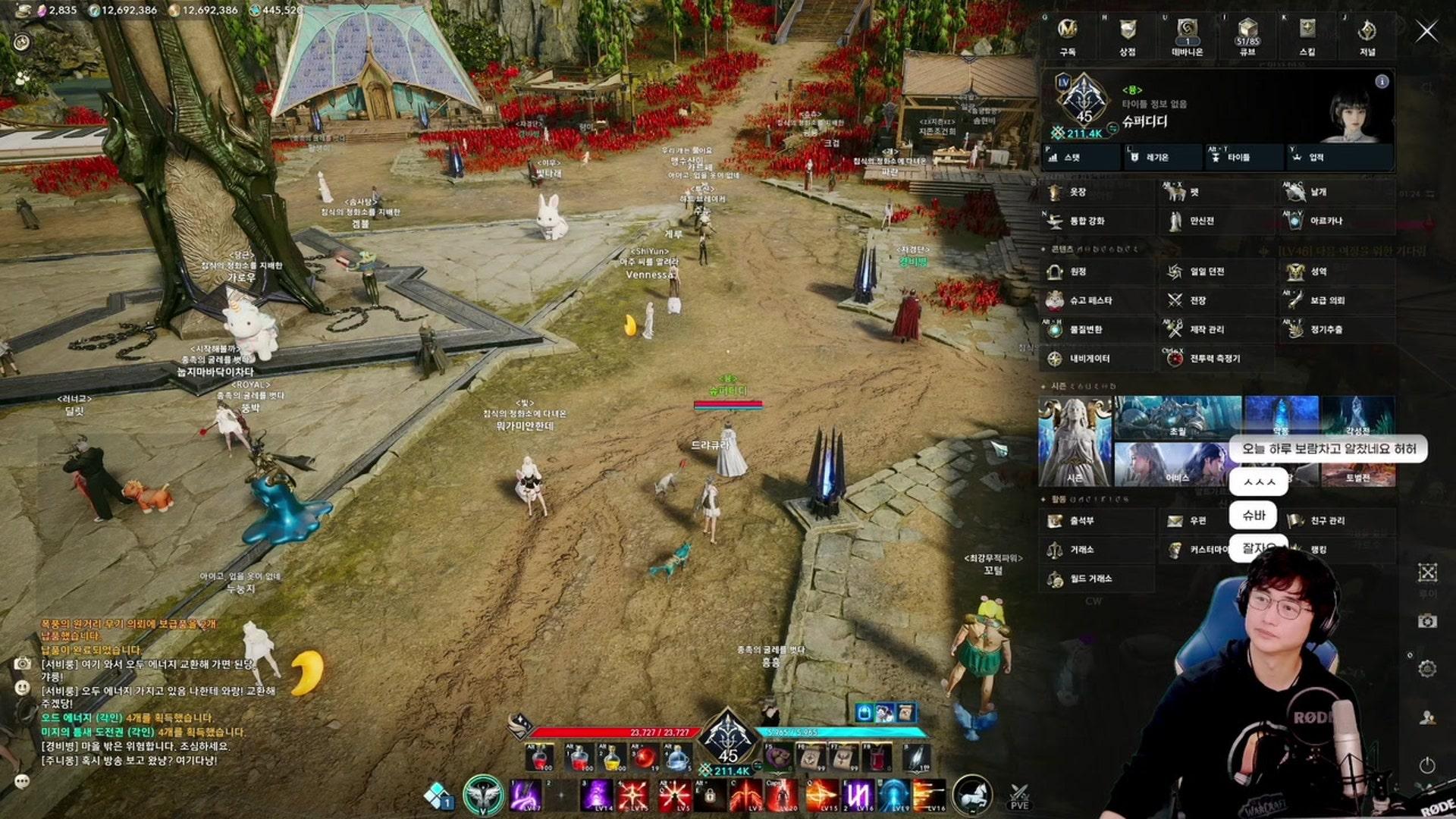Image resolution: width=1456 pixels, height=819 pixels.
Task: Open the 저널 journal menu
Action: tap(1367, 36)
